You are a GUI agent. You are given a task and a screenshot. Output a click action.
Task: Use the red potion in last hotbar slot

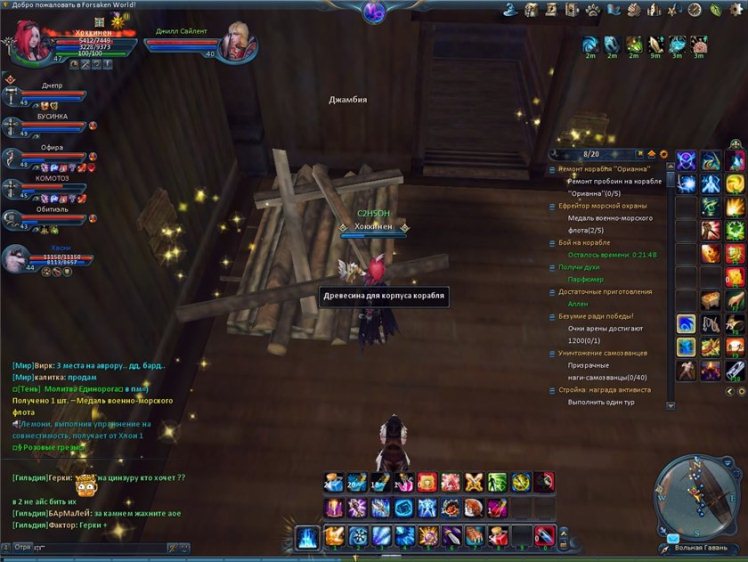pos(543,536)
